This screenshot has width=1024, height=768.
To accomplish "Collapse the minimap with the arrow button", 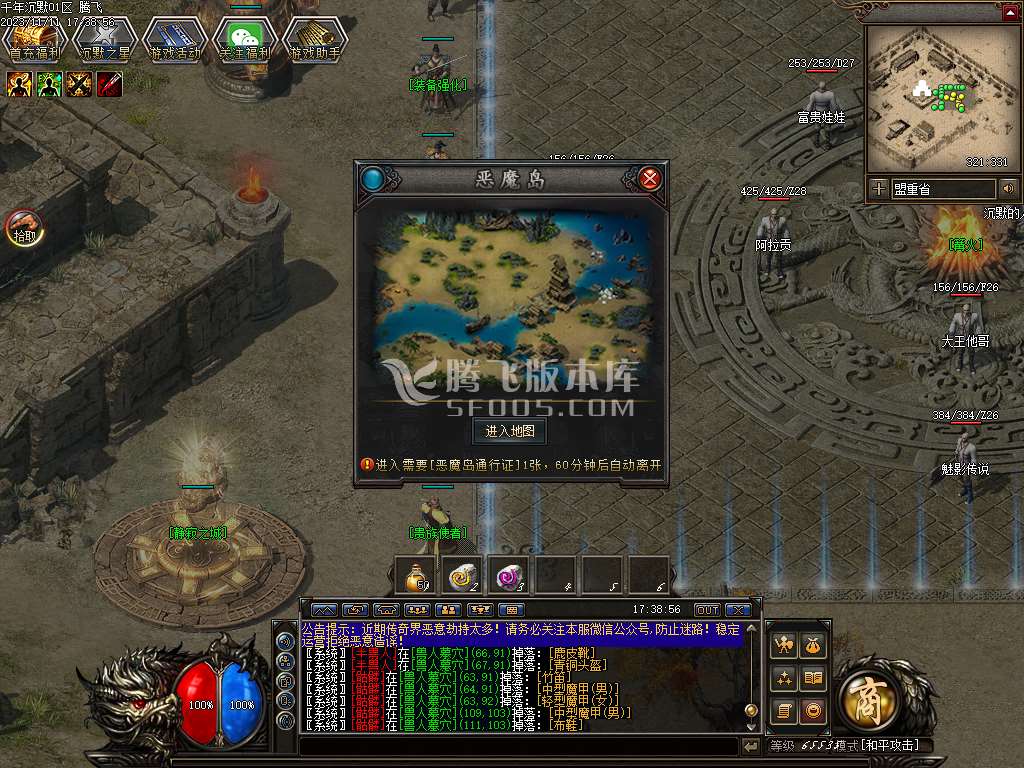I will click(x=1010, y=13).
